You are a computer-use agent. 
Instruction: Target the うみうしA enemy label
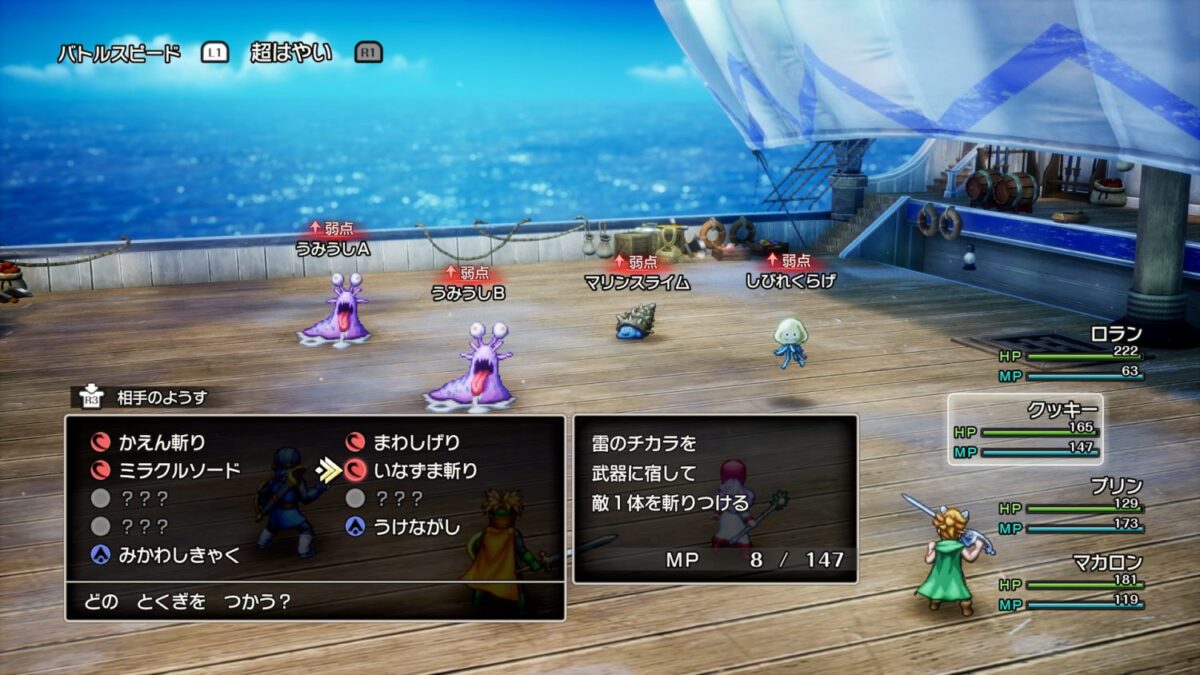pos(333,248)
